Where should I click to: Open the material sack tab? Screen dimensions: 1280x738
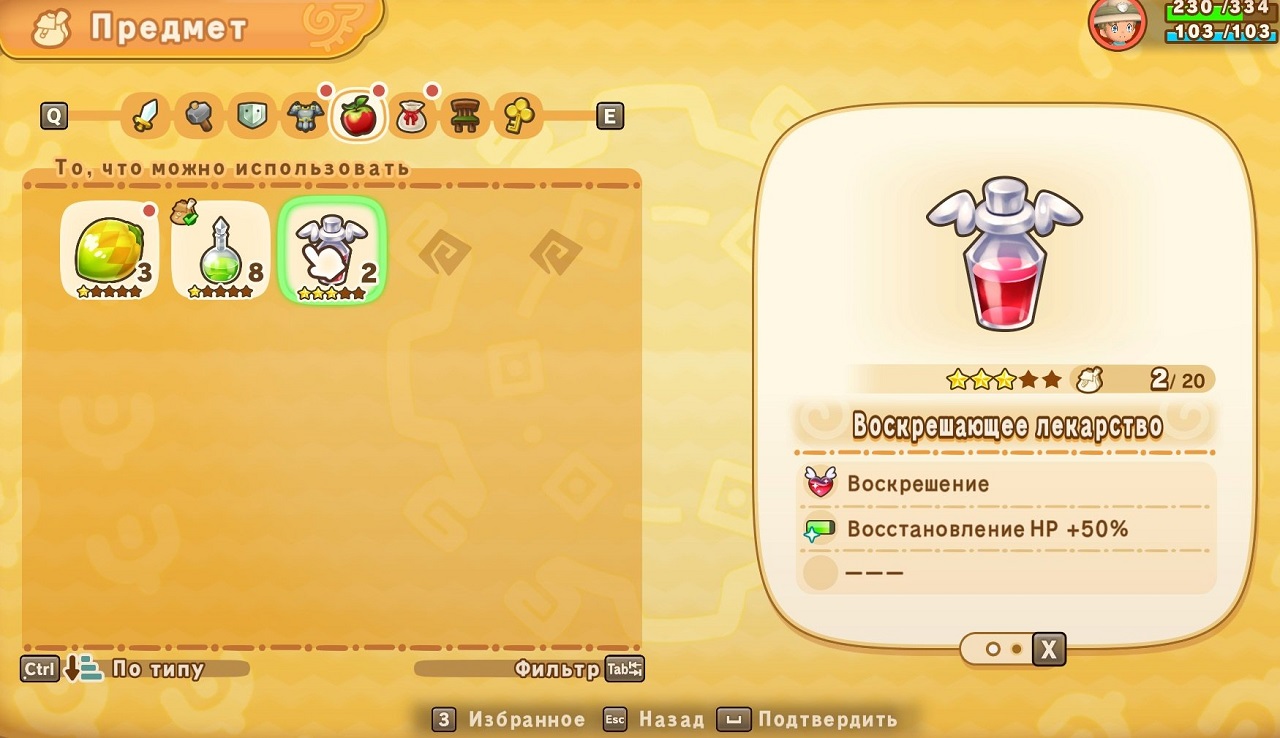pyautogui.click(x=411, y=116)
